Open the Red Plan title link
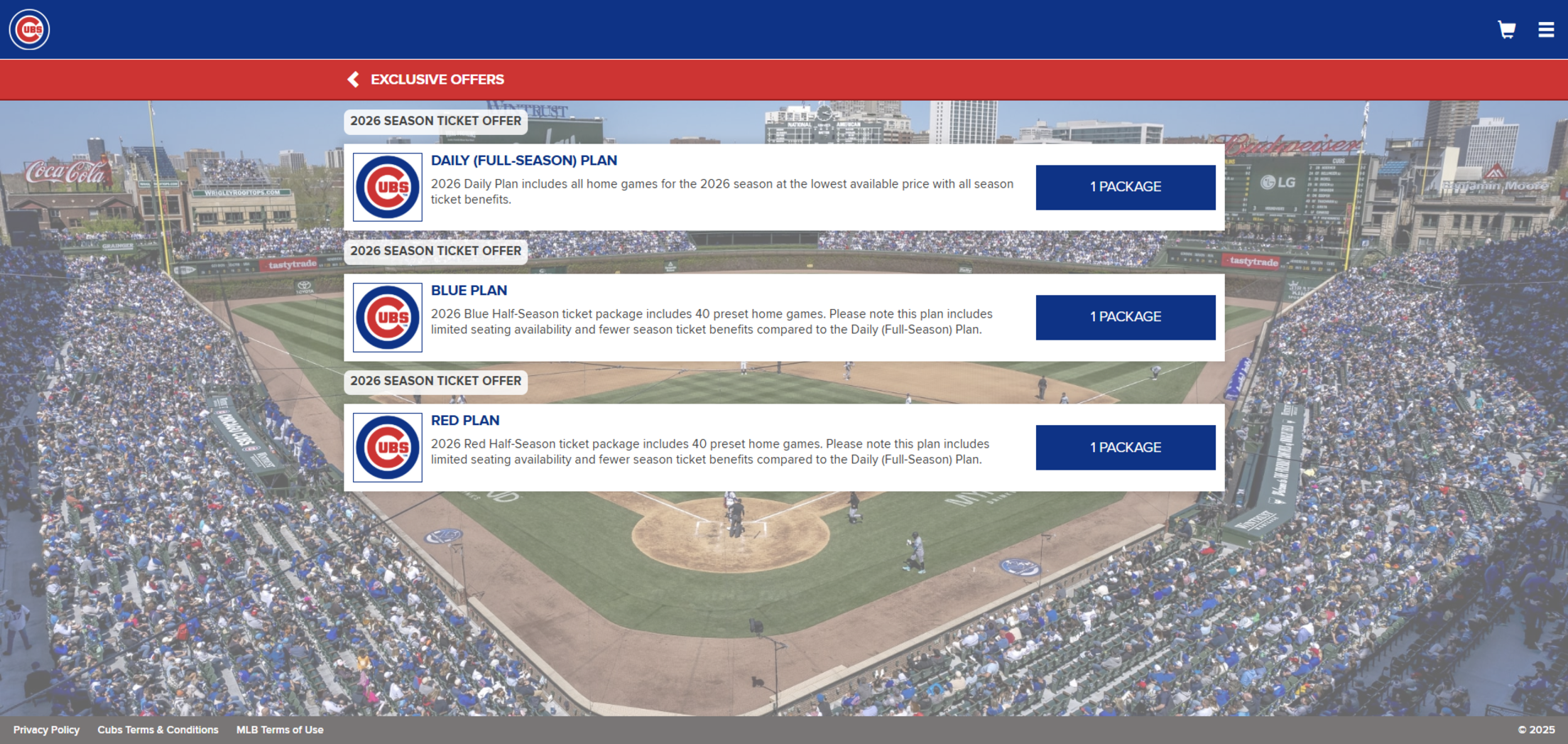This screenshot has height=744, width=1568. click(465, 421)
